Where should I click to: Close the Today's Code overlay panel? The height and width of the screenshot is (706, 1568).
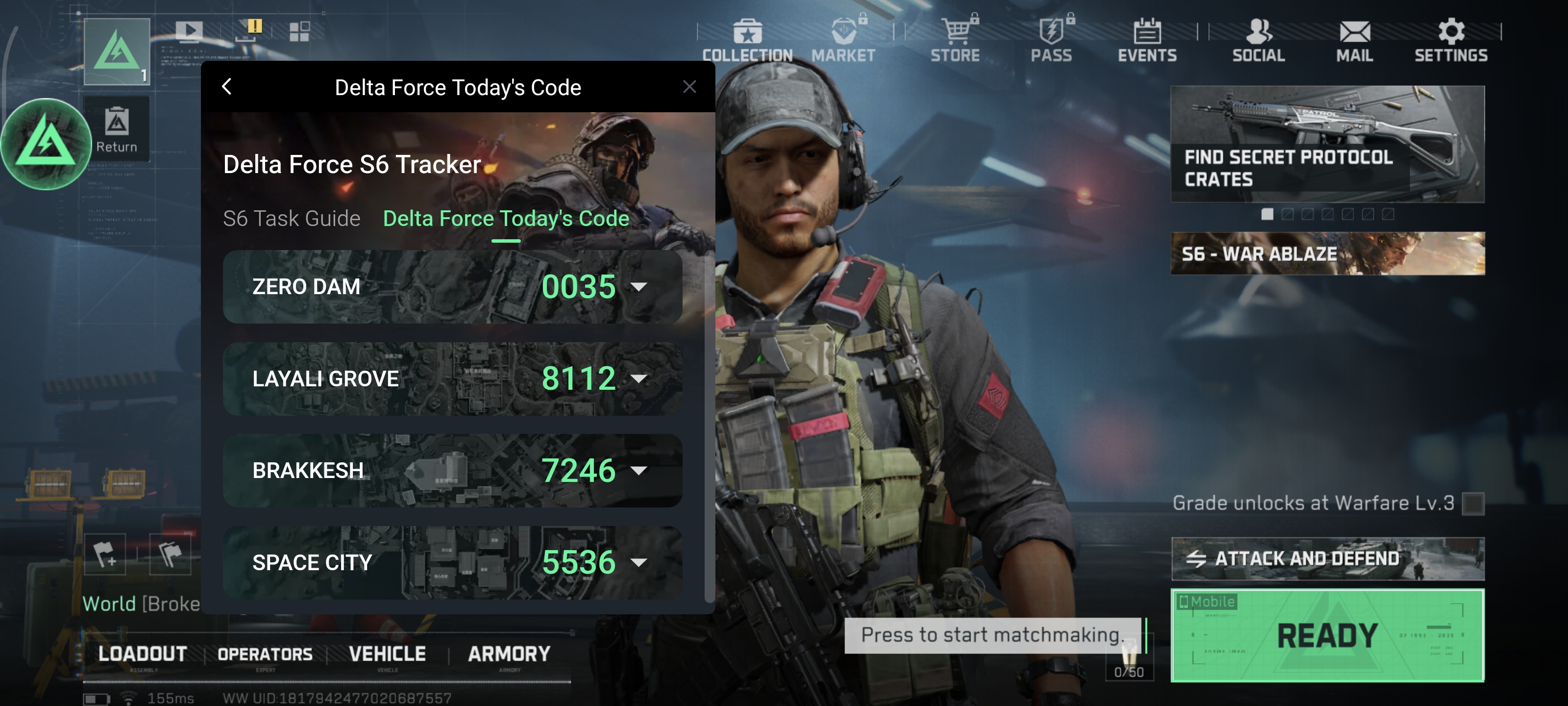click(x=689, y=87)
